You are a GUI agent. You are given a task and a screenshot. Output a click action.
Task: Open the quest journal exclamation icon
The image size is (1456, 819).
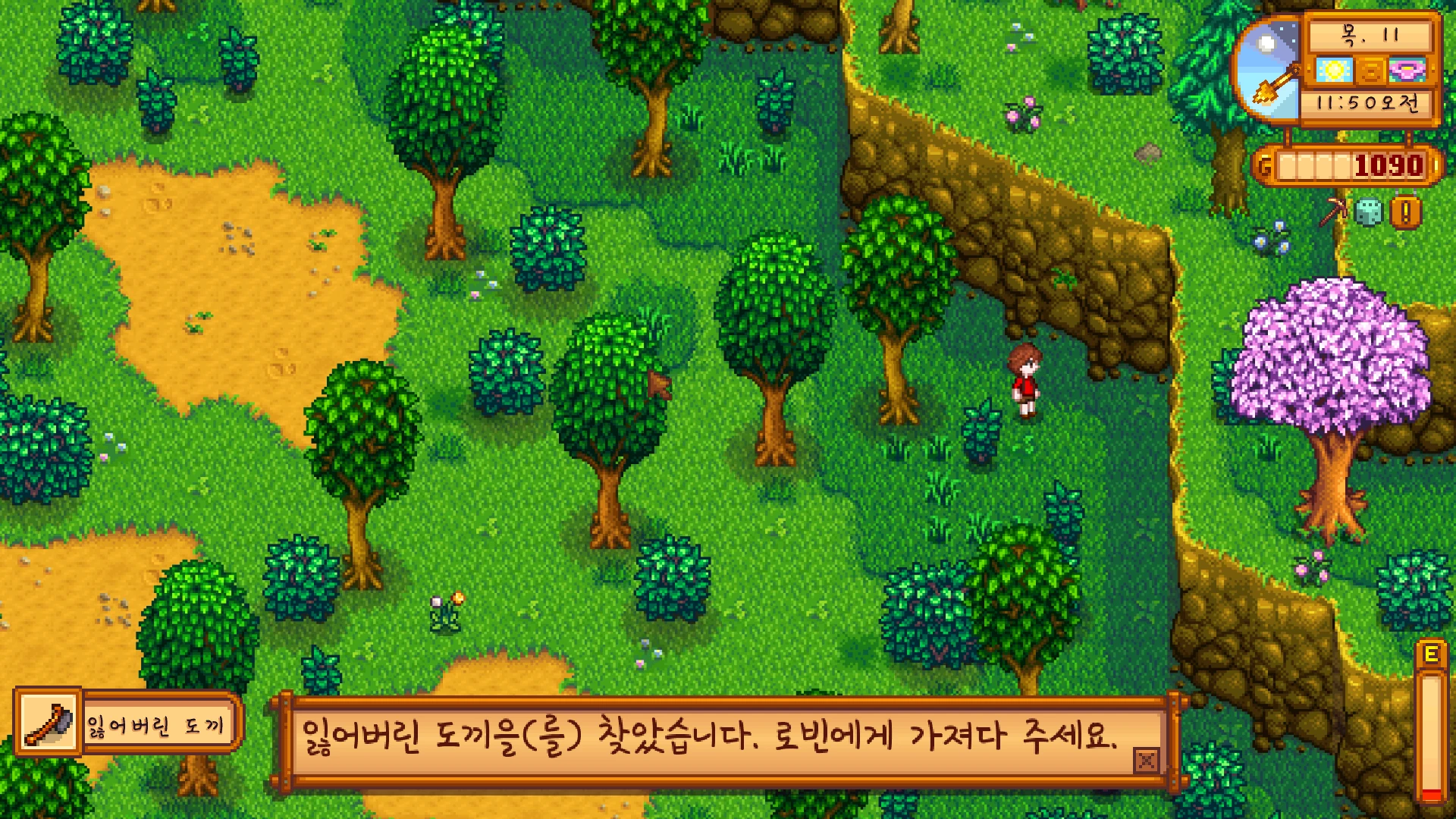(1405, 213)
